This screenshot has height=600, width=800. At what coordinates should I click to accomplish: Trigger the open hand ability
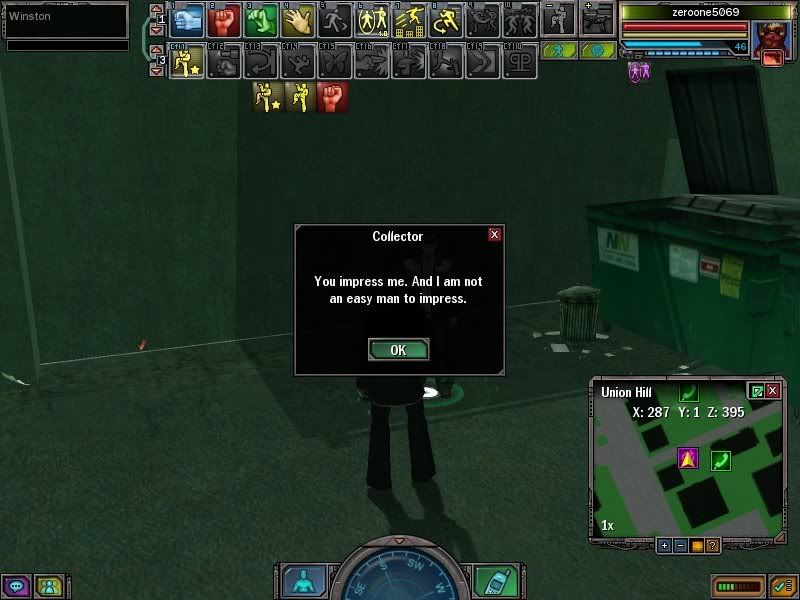tap(297, 20)
